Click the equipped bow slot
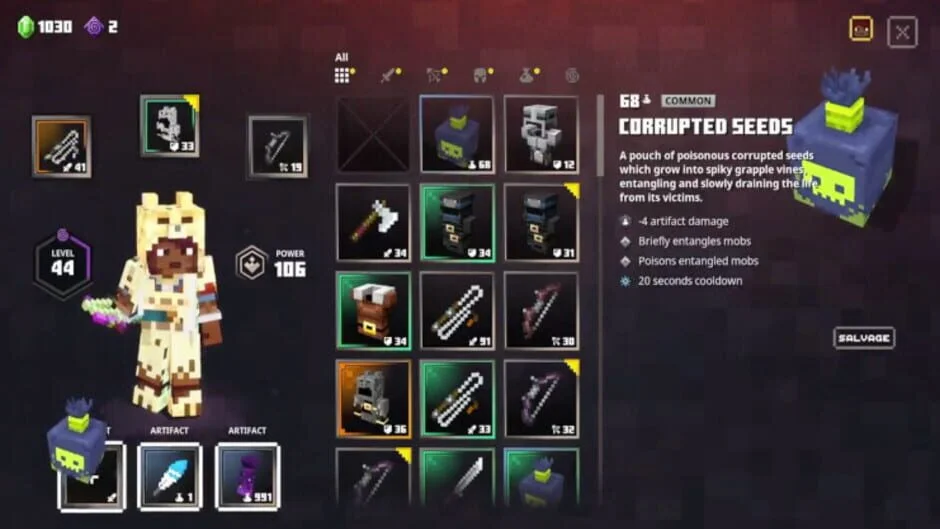The image size is (940, 529). (277, 146)
